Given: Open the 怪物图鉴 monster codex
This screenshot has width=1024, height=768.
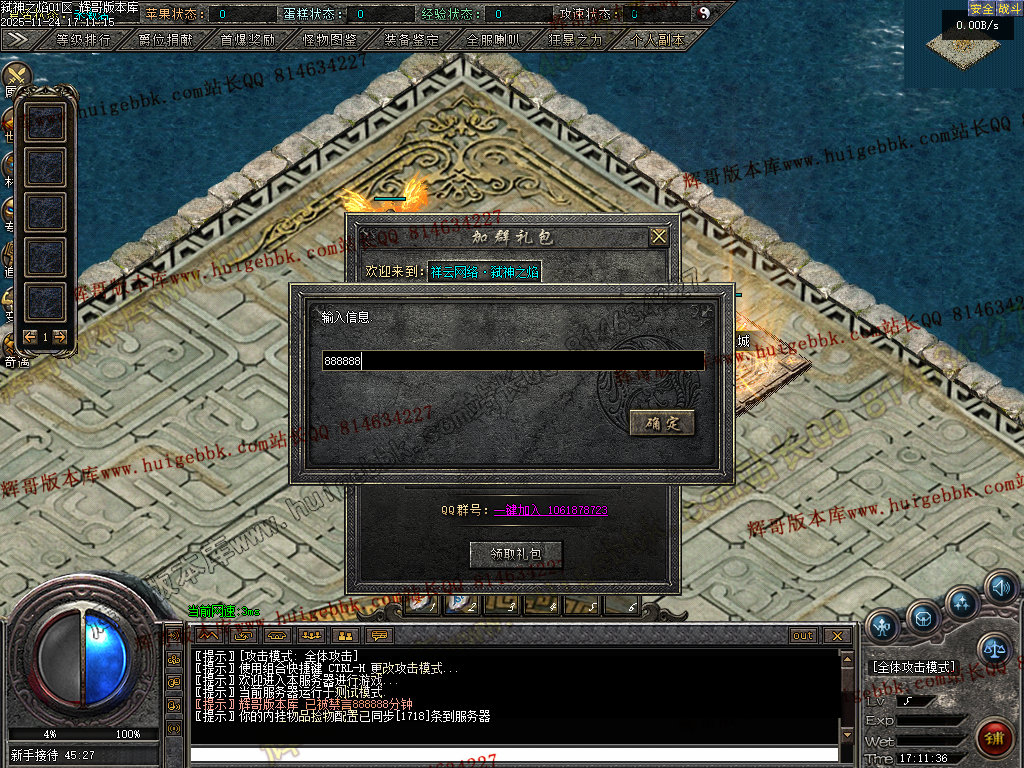Looking at the screenshot, I should (329, 41).
